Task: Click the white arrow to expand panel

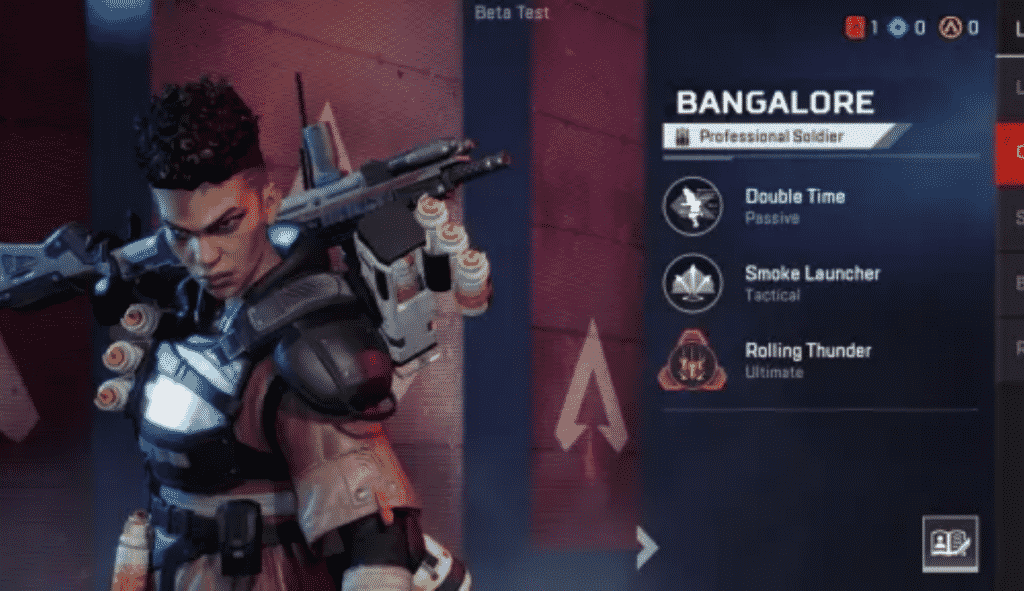Action: (647, 548)
